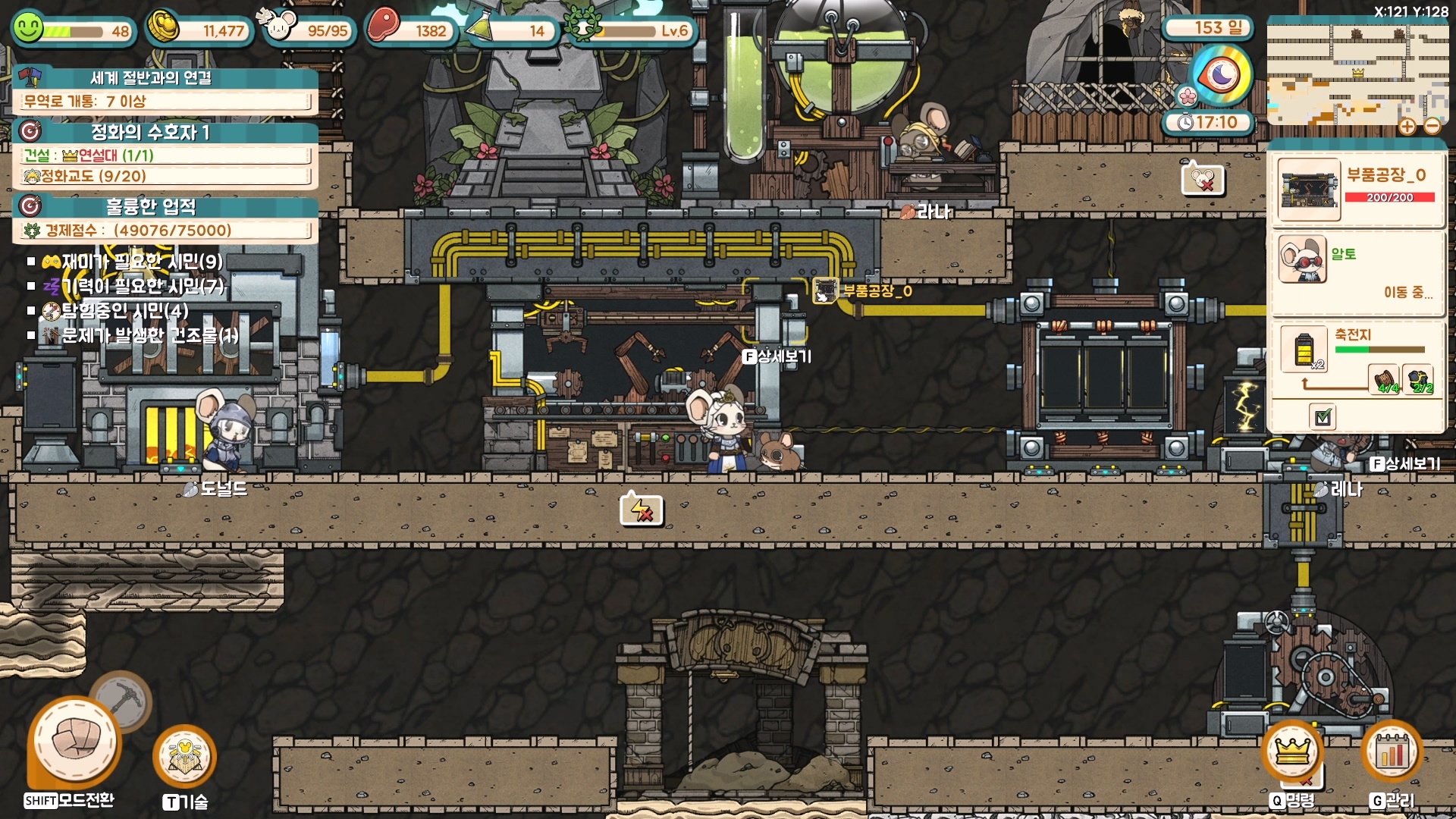Select the 부품공장_0 building thumbnail
Screen dimensions: 1456x819
[x=1309, y=189]
